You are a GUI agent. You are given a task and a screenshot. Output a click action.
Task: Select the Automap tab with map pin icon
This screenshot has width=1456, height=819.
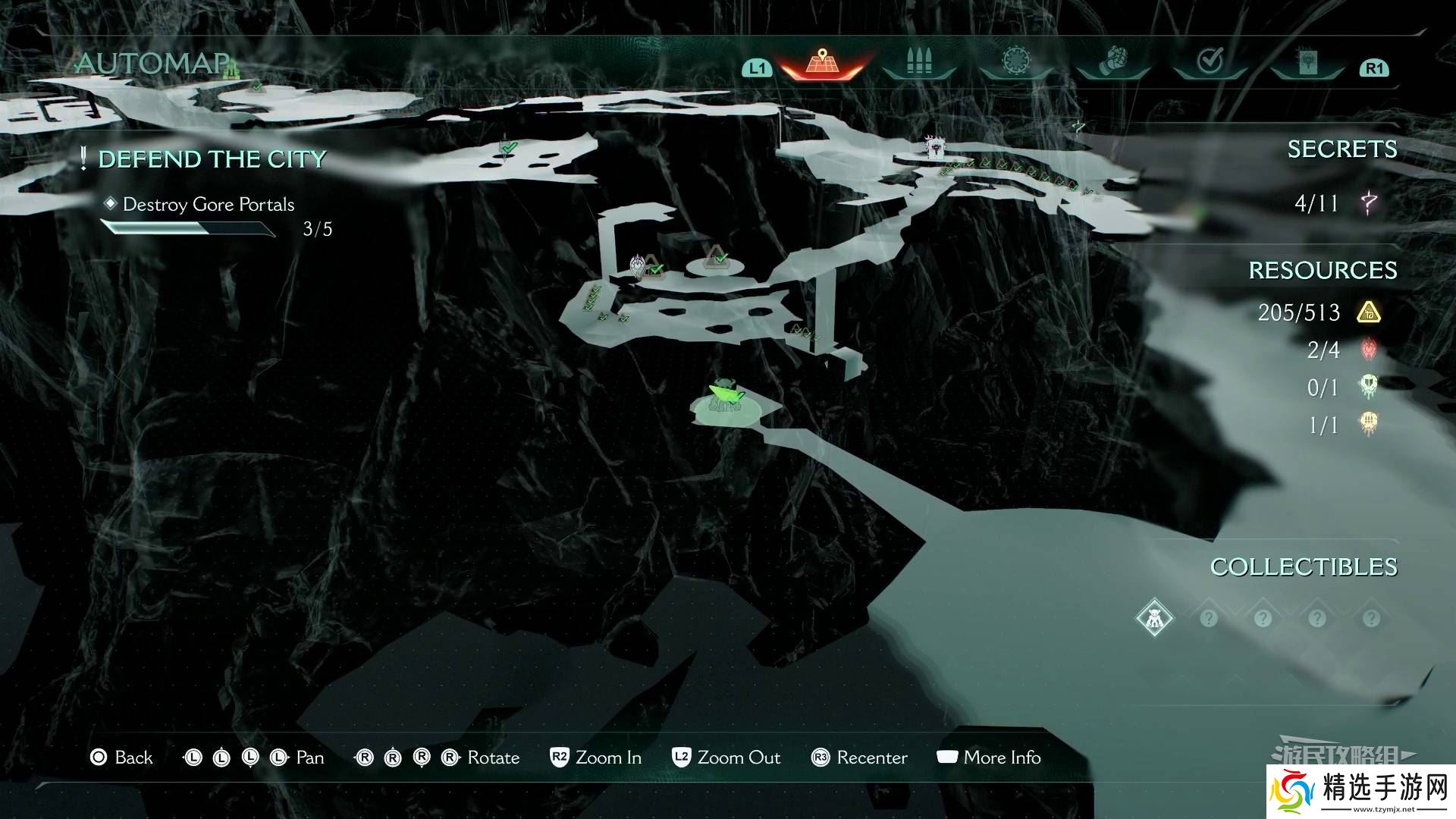pos(821,62)
